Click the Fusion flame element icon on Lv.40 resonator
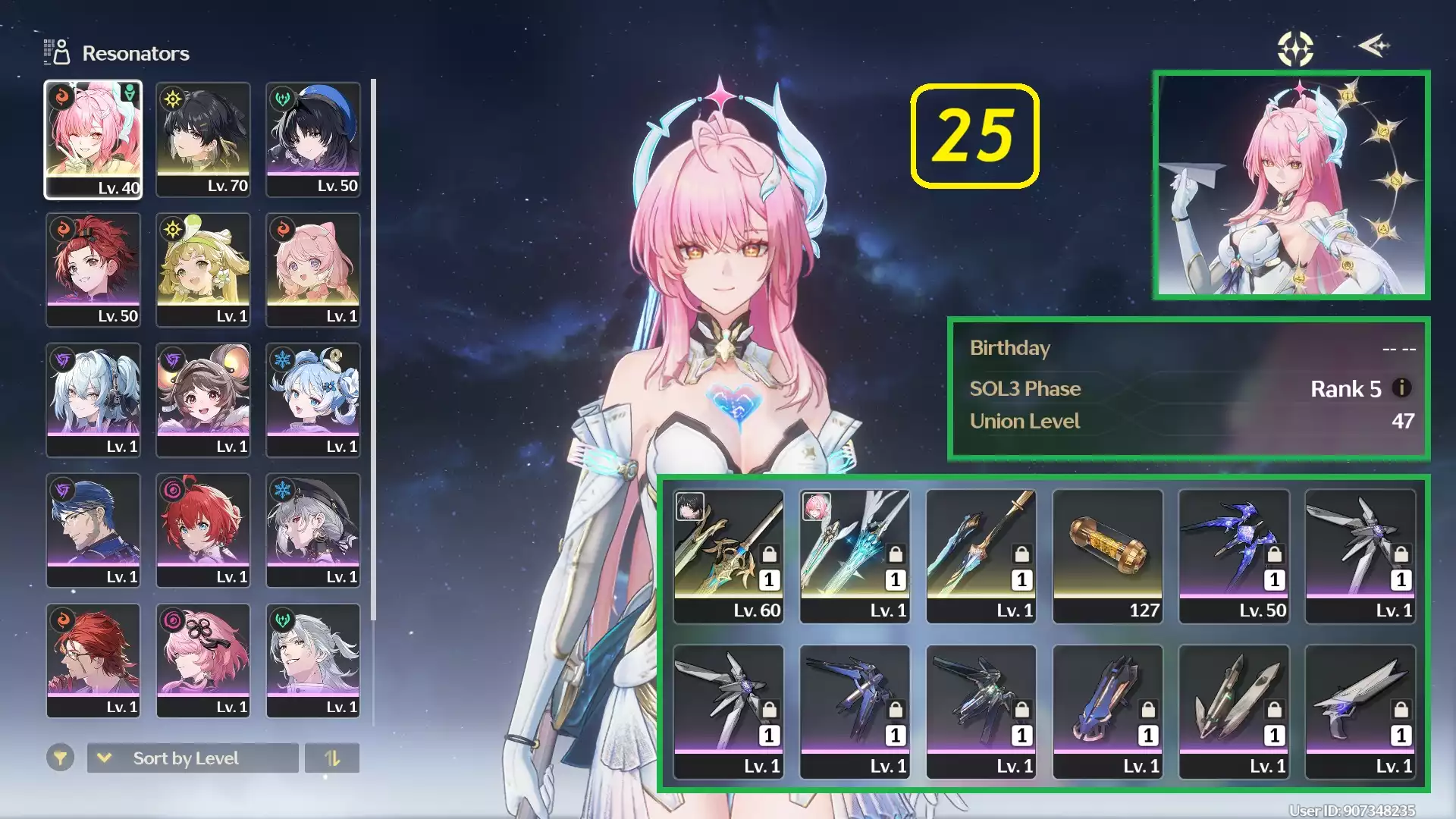1456x819 pixels. [x=60, y=95]
